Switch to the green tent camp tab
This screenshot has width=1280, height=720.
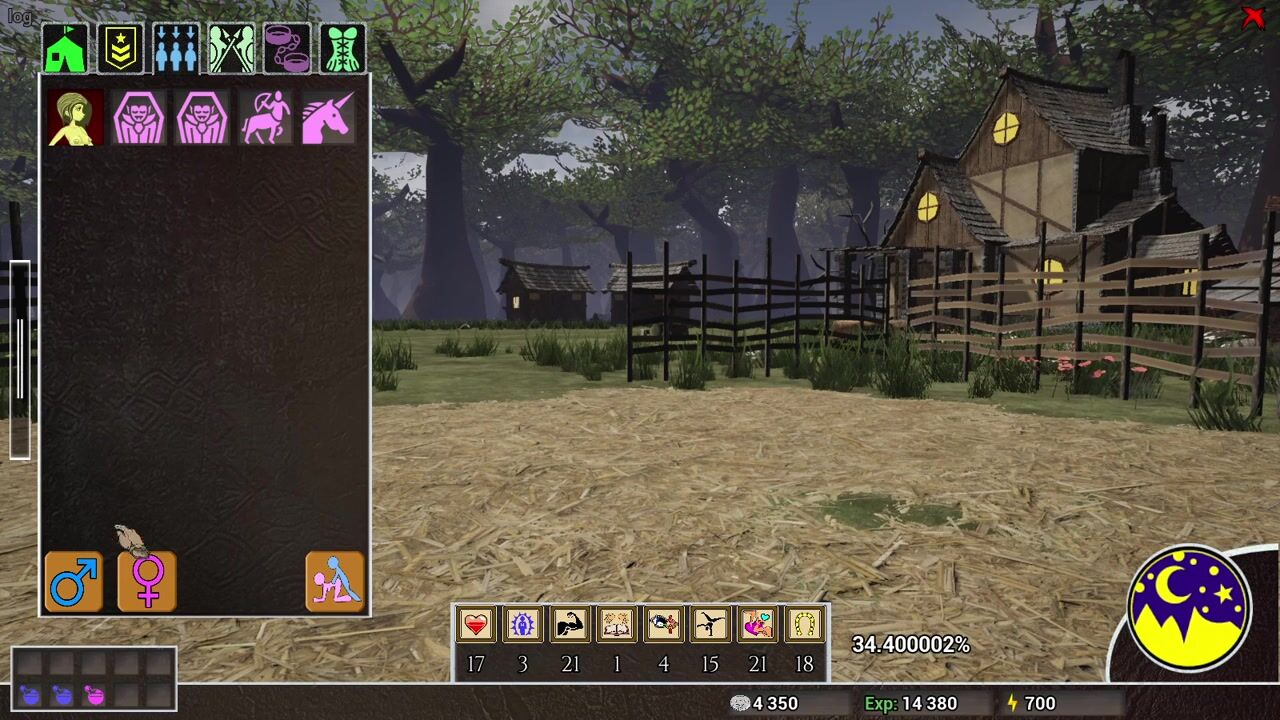[x=65, y=48]
